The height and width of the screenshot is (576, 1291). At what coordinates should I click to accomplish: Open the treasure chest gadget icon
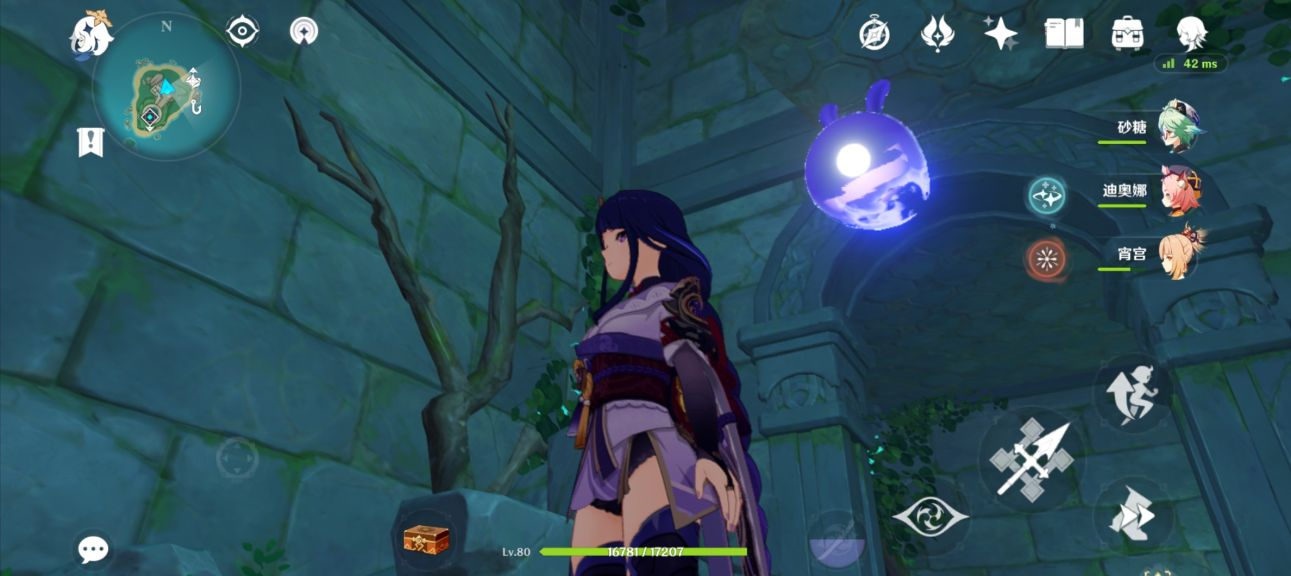[426, 540]
